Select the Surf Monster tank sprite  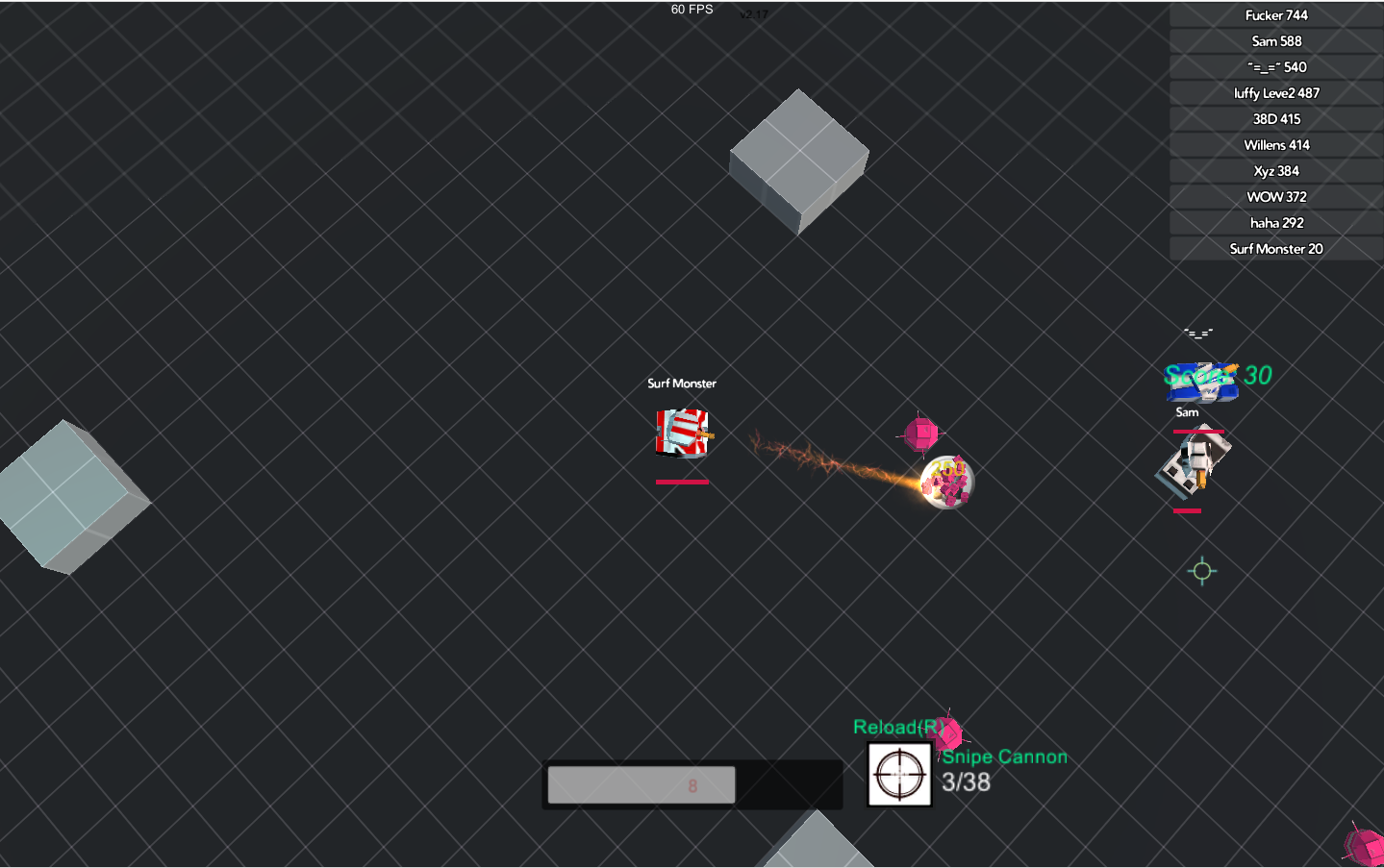(682, 434)
